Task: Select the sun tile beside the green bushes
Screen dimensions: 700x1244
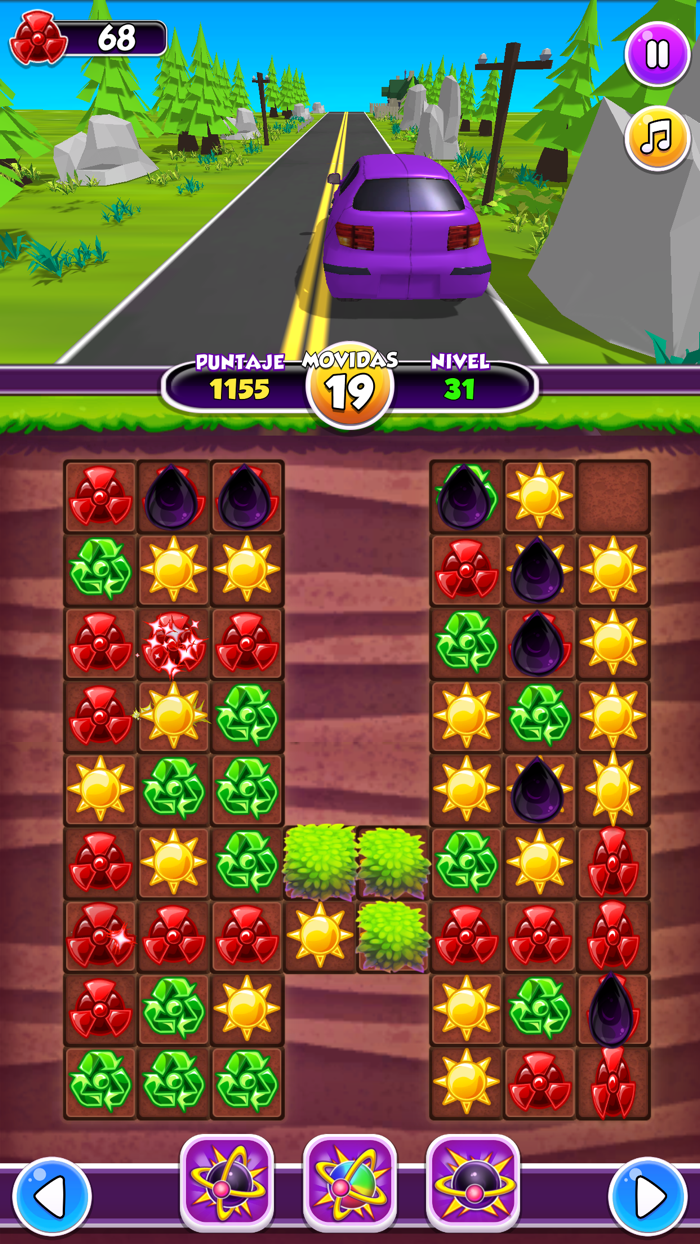Action: 320,936
